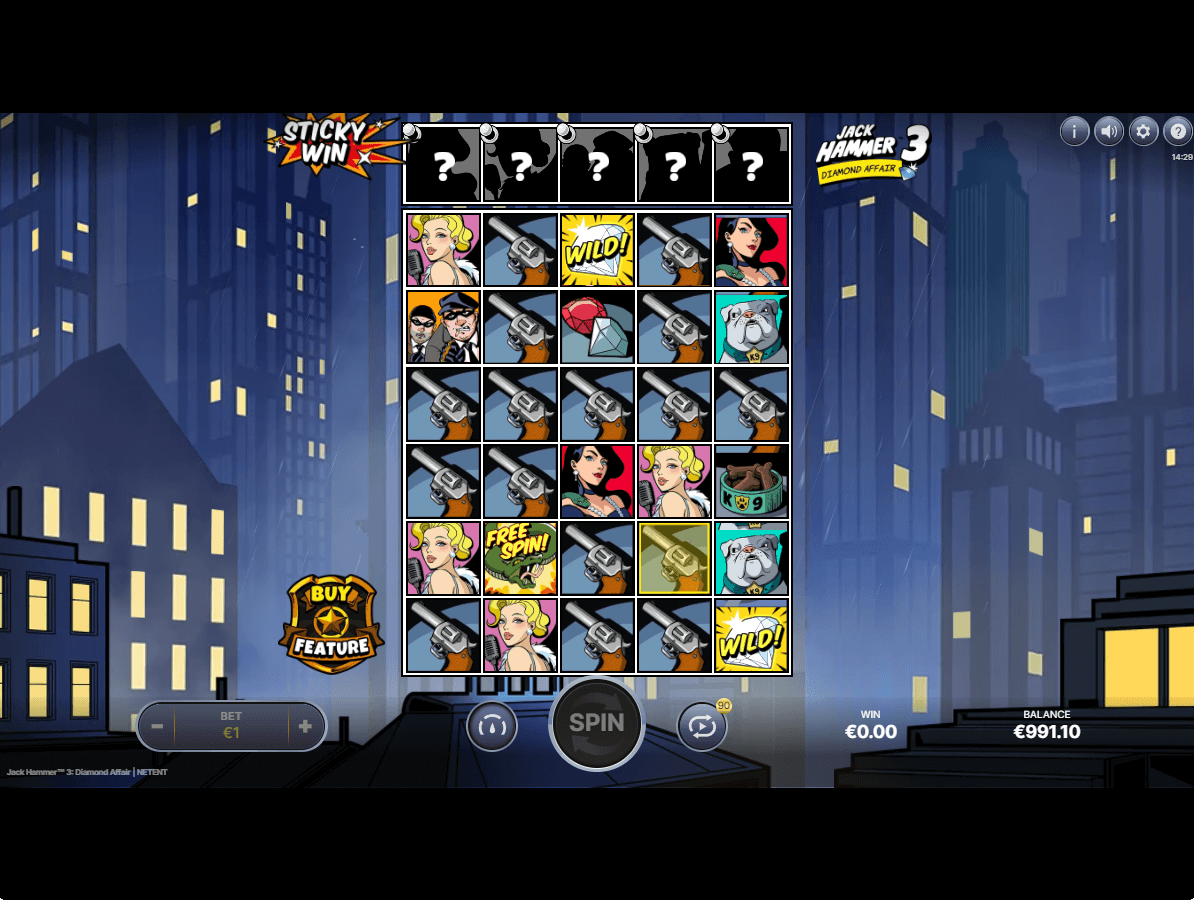The image size is (1194, 900).
Task: Select the €1 bet amount display
Action: pos(231,726)
